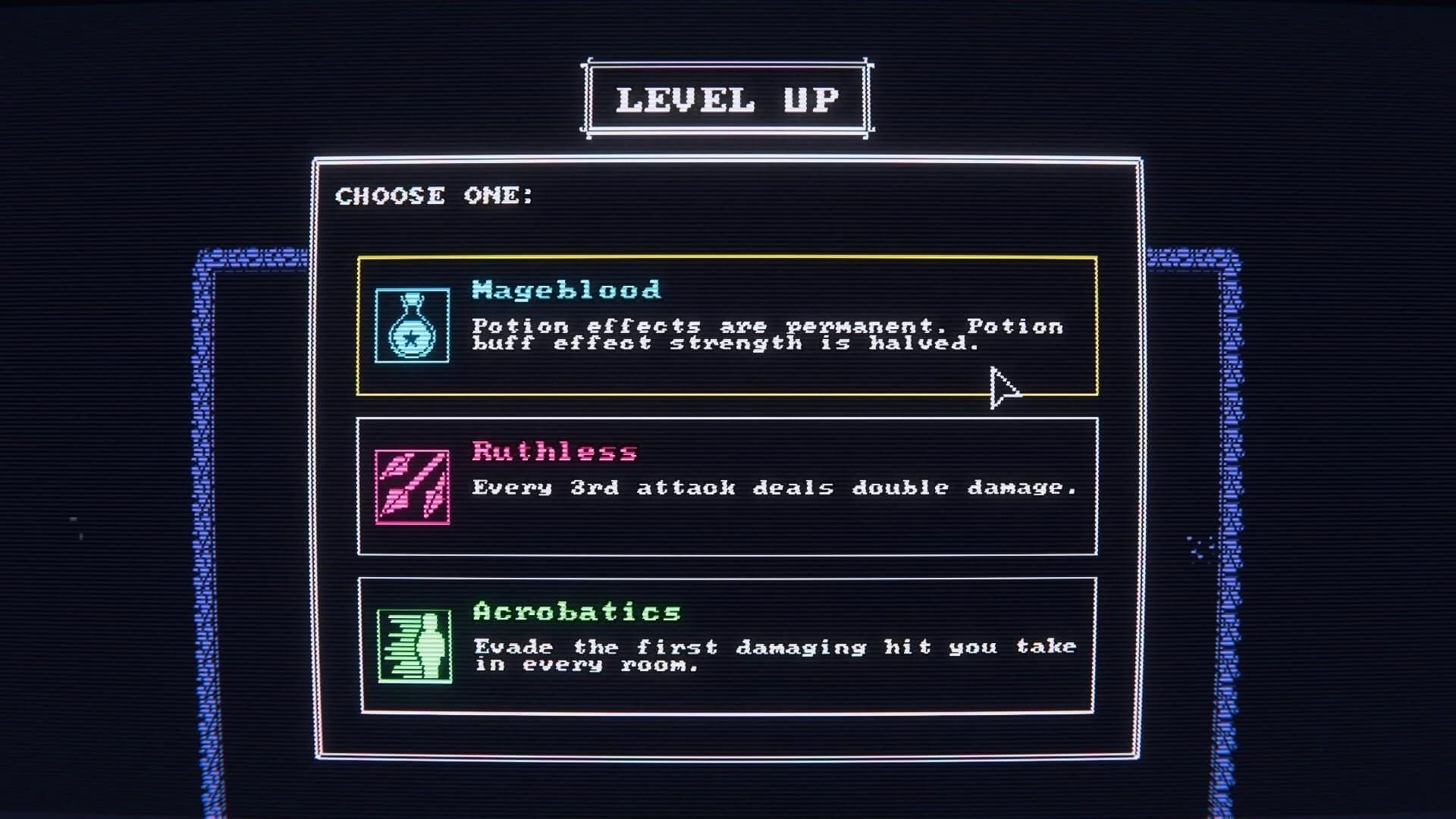
Task: Click the highlighted yellow-bordered option card
Action: (x=728, y=328)
